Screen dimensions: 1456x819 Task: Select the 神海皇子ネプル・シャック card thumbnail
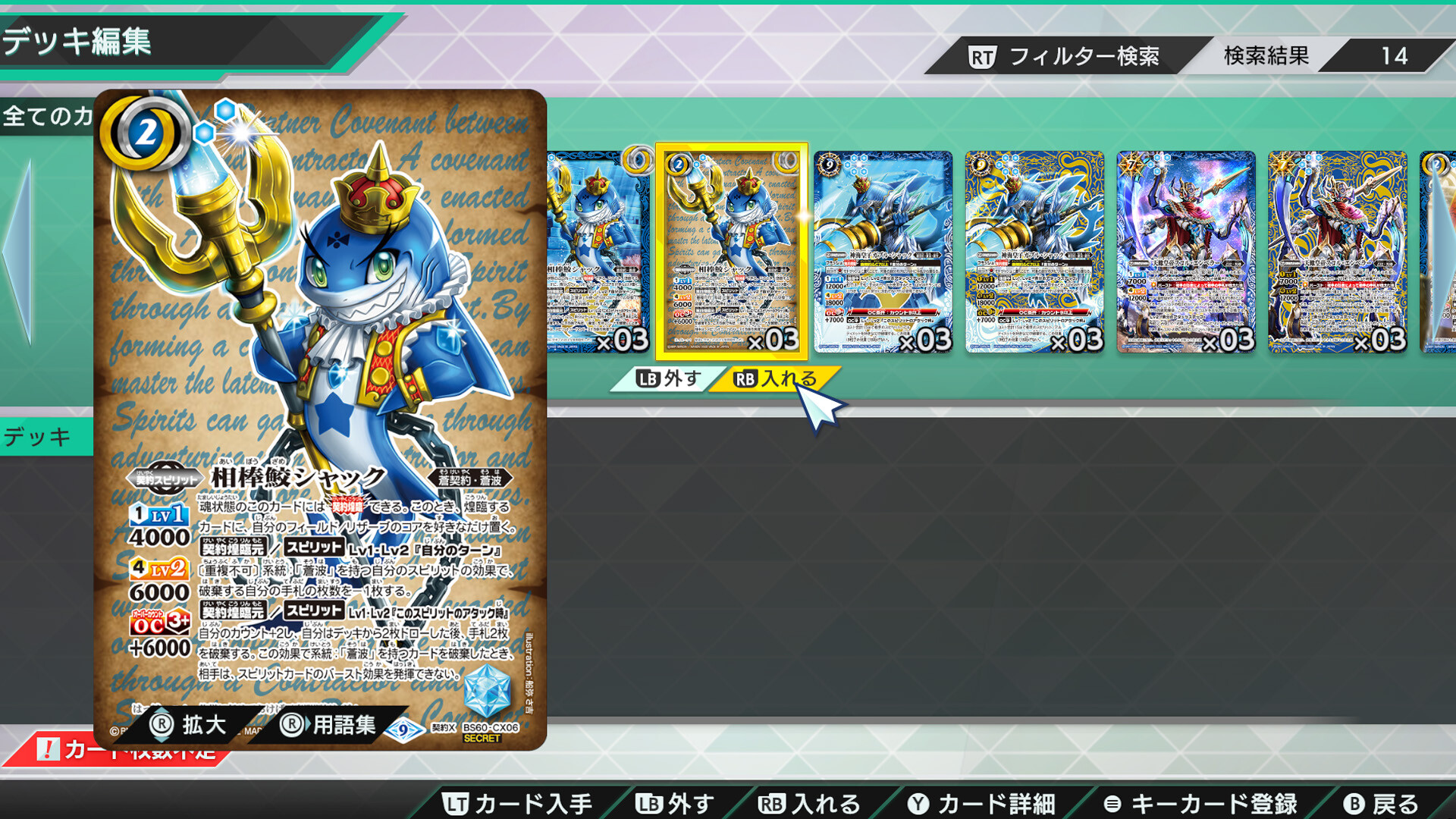(882, 250)
